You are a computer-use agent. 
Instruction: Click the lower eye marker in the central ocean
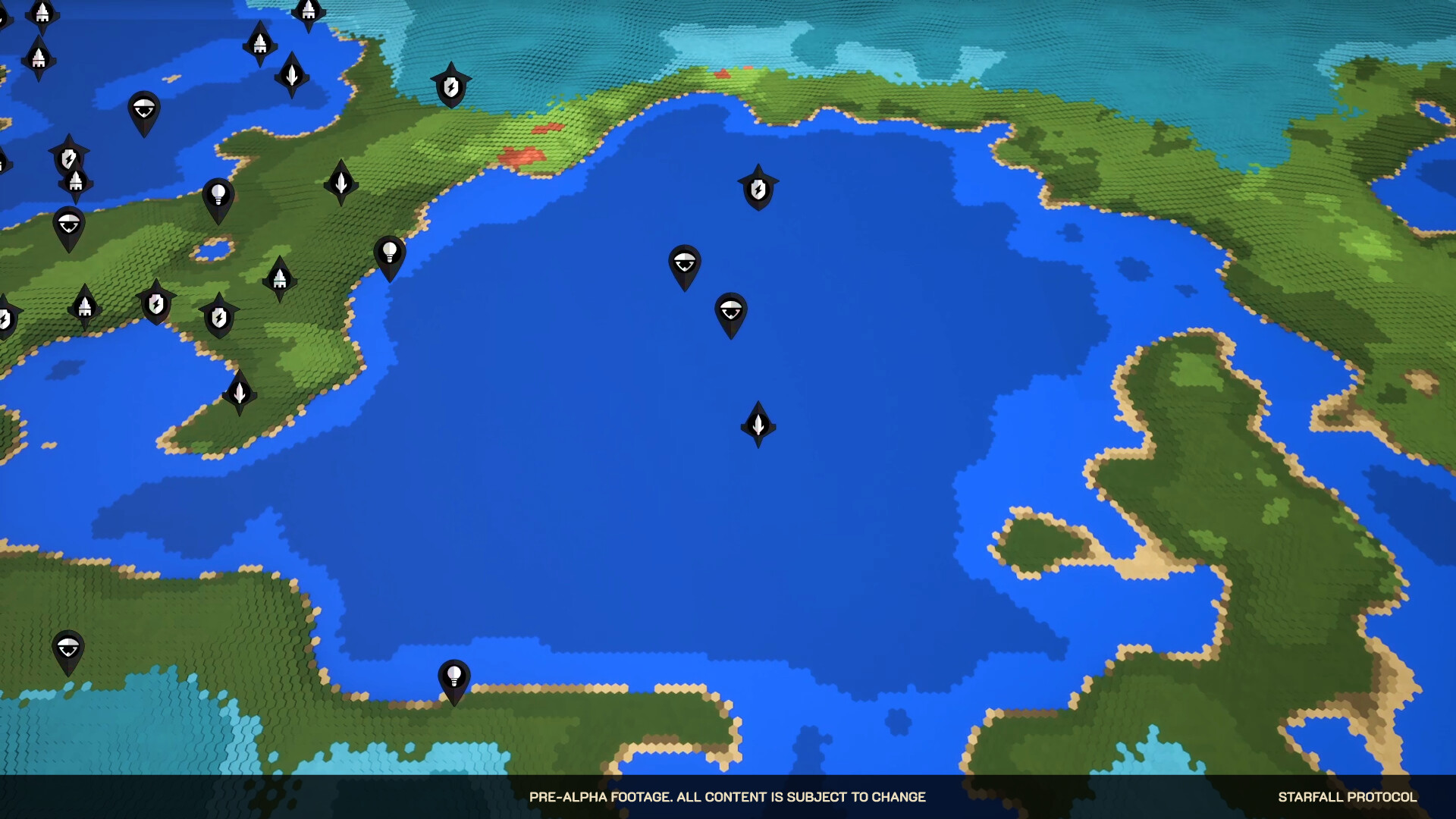coord(730,312)
